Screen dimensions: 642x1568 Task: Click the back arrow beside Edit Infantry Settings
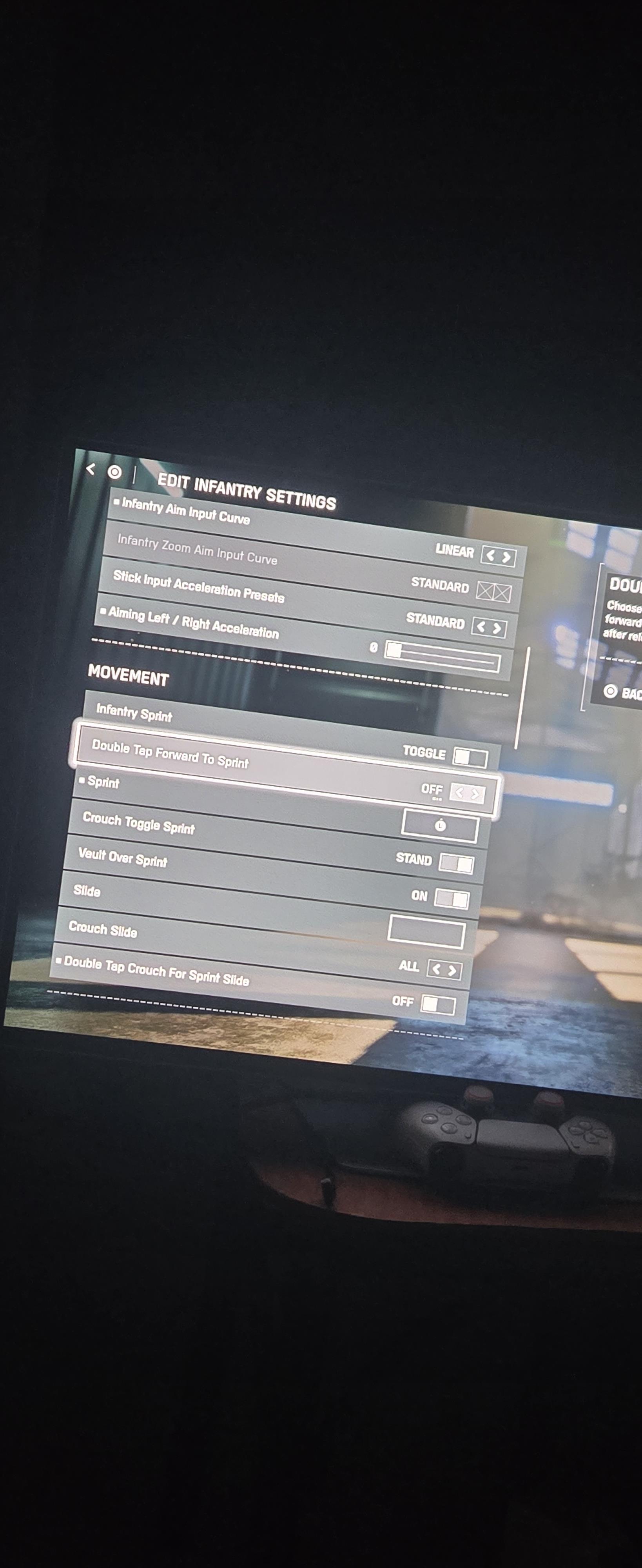(x=91, y=469)
